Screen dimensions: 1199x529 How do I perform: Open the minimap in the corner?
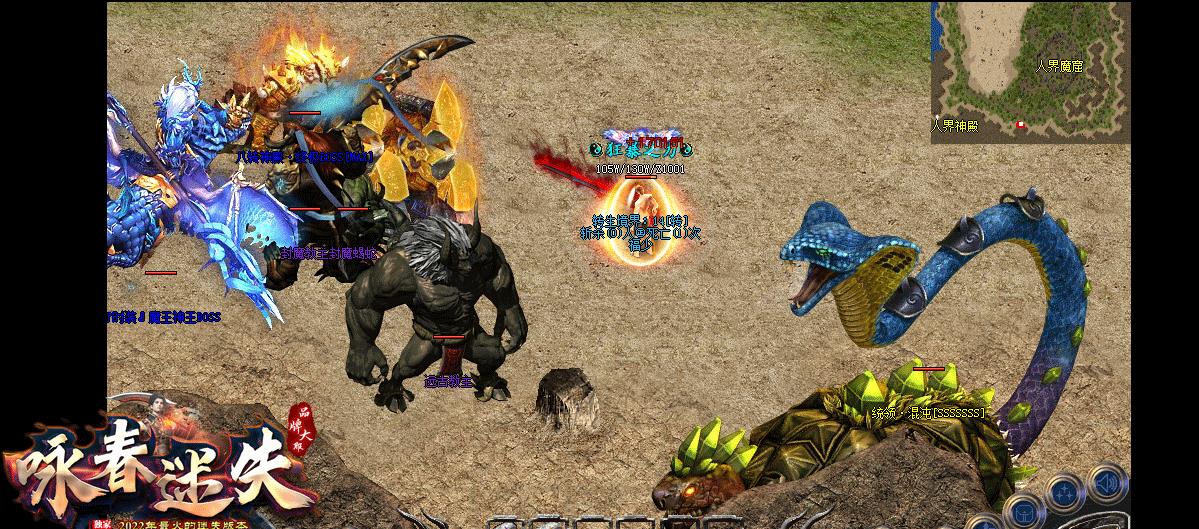tap(1030, 72)
